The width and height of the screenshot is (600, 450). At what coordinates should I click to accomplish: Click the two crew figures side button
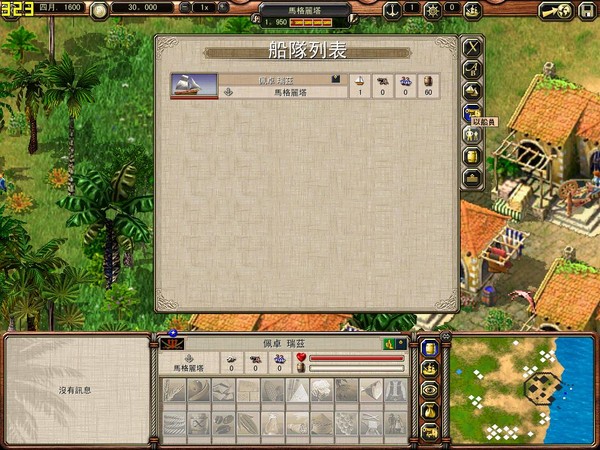coord(472,134)
